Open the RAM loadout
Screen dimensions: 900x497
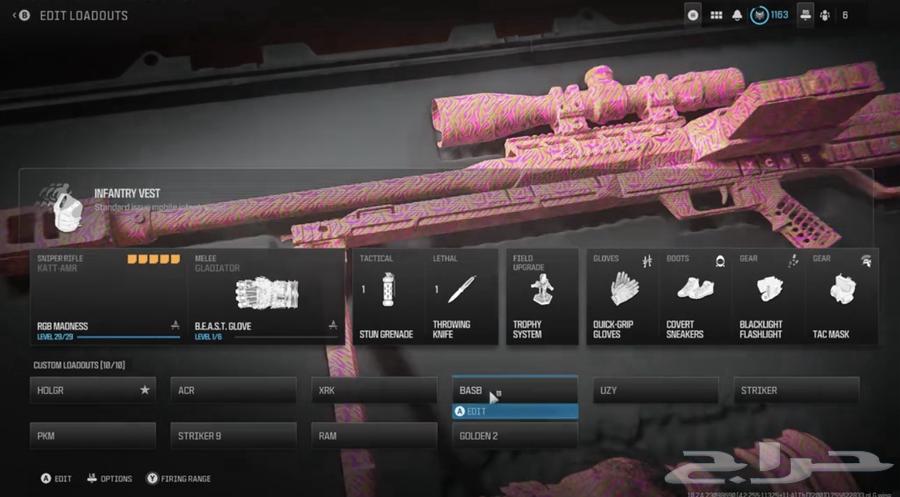(374, 436)
